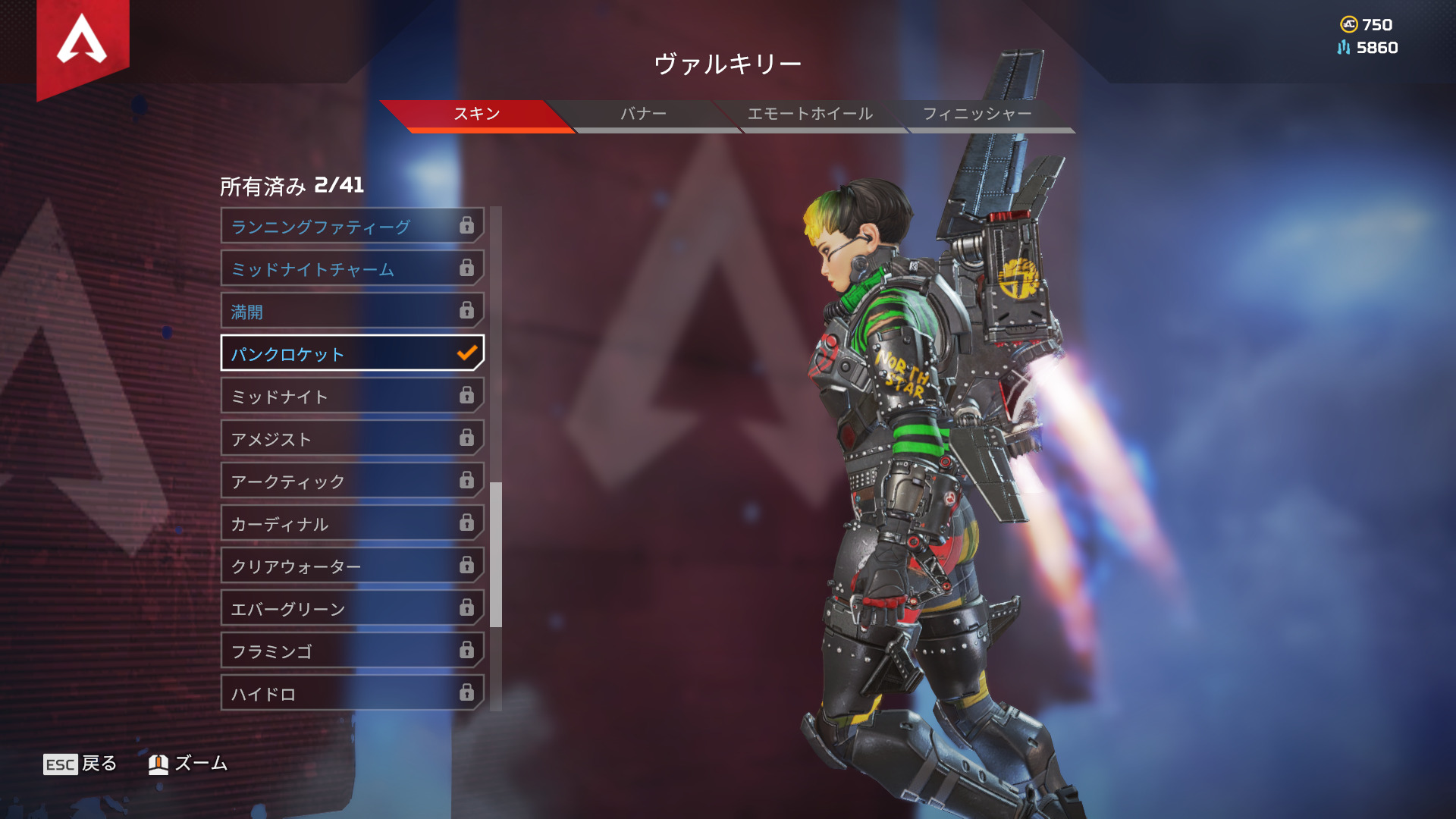Choose the アメジスト skin
This screenshot has width=1456, height=819.
[352, 438]
